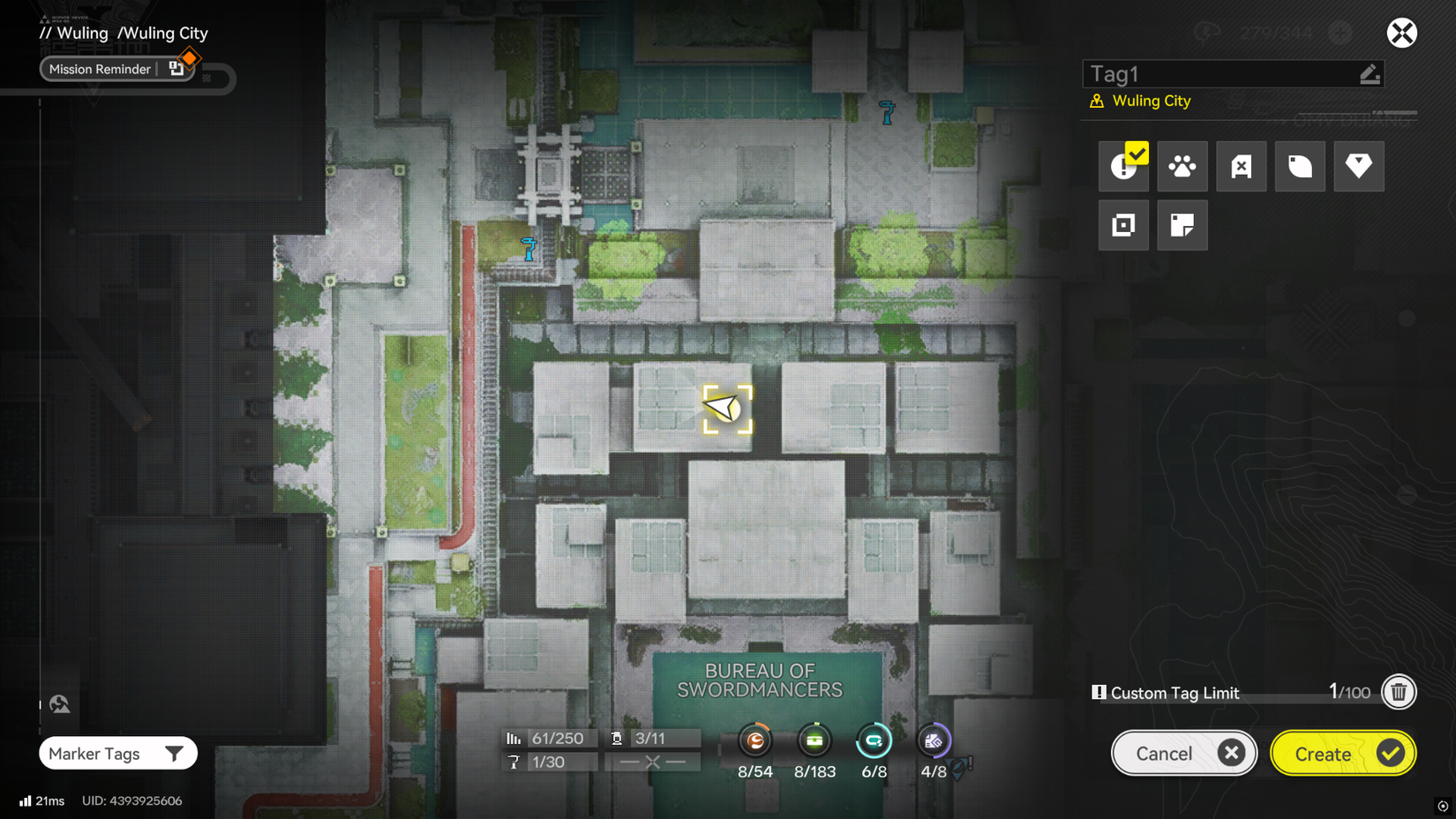This screenshot has height=819, width=1456.
Task: Select the leaf material marker icon
Action: point(1299,166)
